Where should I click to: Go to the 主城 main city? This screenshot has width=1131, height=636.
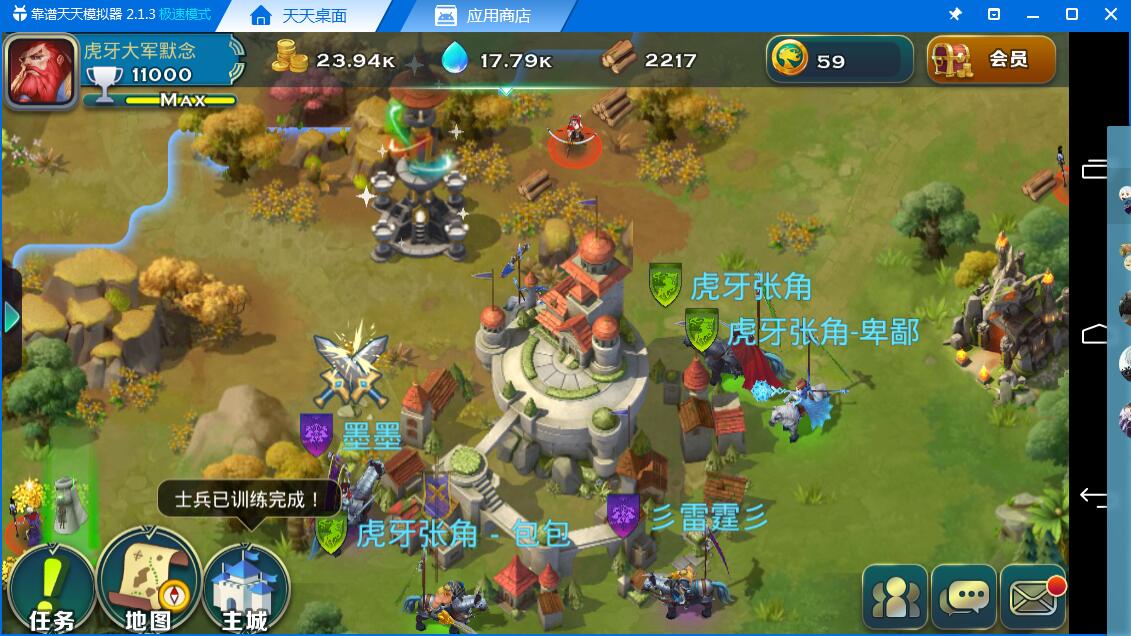point(245,590)
